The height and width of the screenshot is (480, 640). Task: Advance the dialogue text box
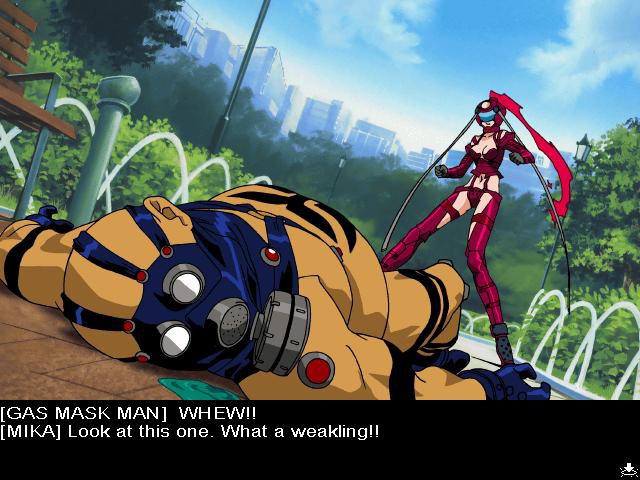coord(320,440)
